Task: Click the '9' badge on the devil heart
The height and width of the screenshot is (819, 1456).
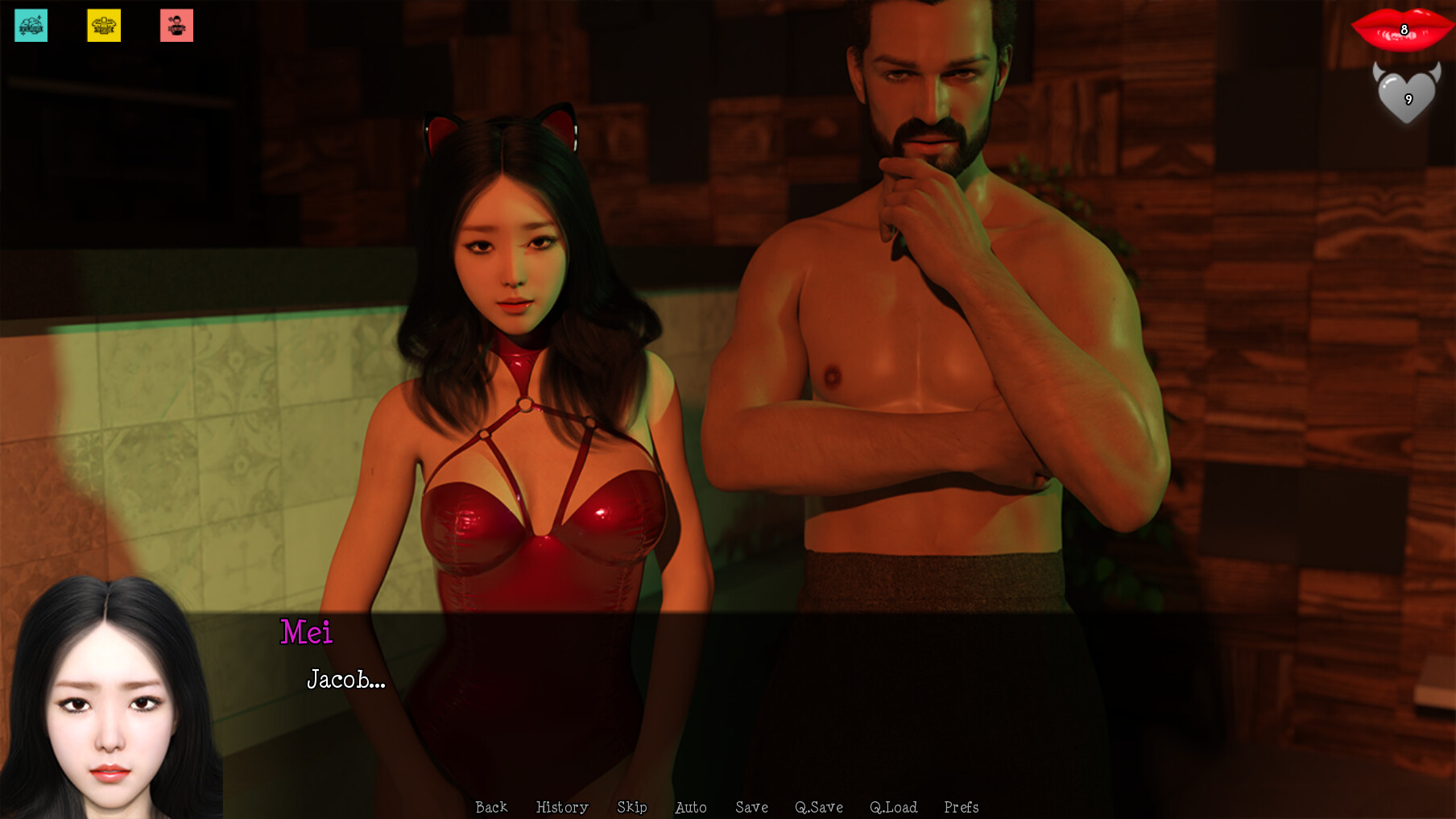Action: pyautogui.click(x=1408, y=100)
